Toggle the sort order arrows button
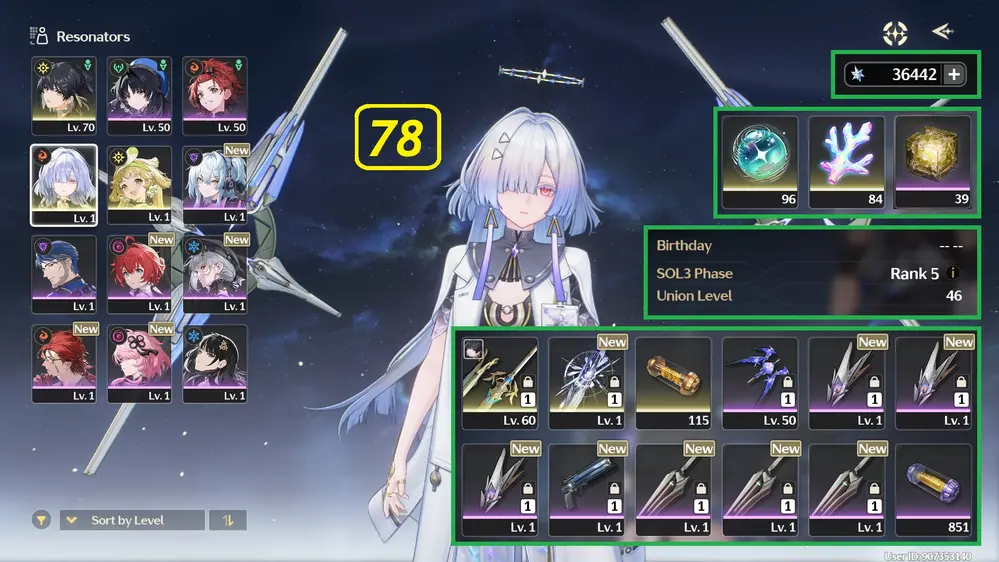 point(228,520)
